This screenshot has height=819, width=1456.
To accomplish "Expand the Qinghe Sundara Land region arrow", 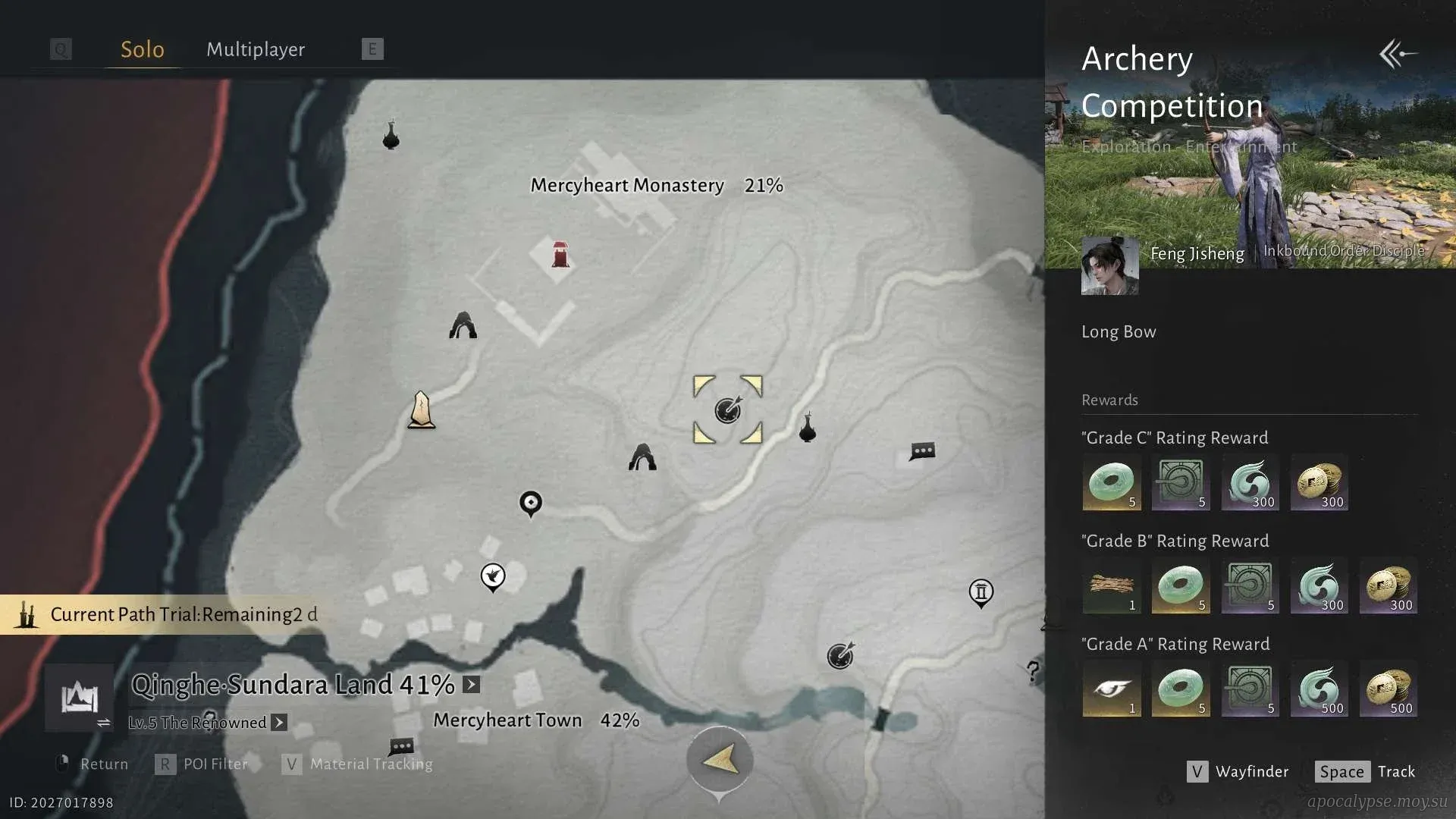I will click(472, 685).
